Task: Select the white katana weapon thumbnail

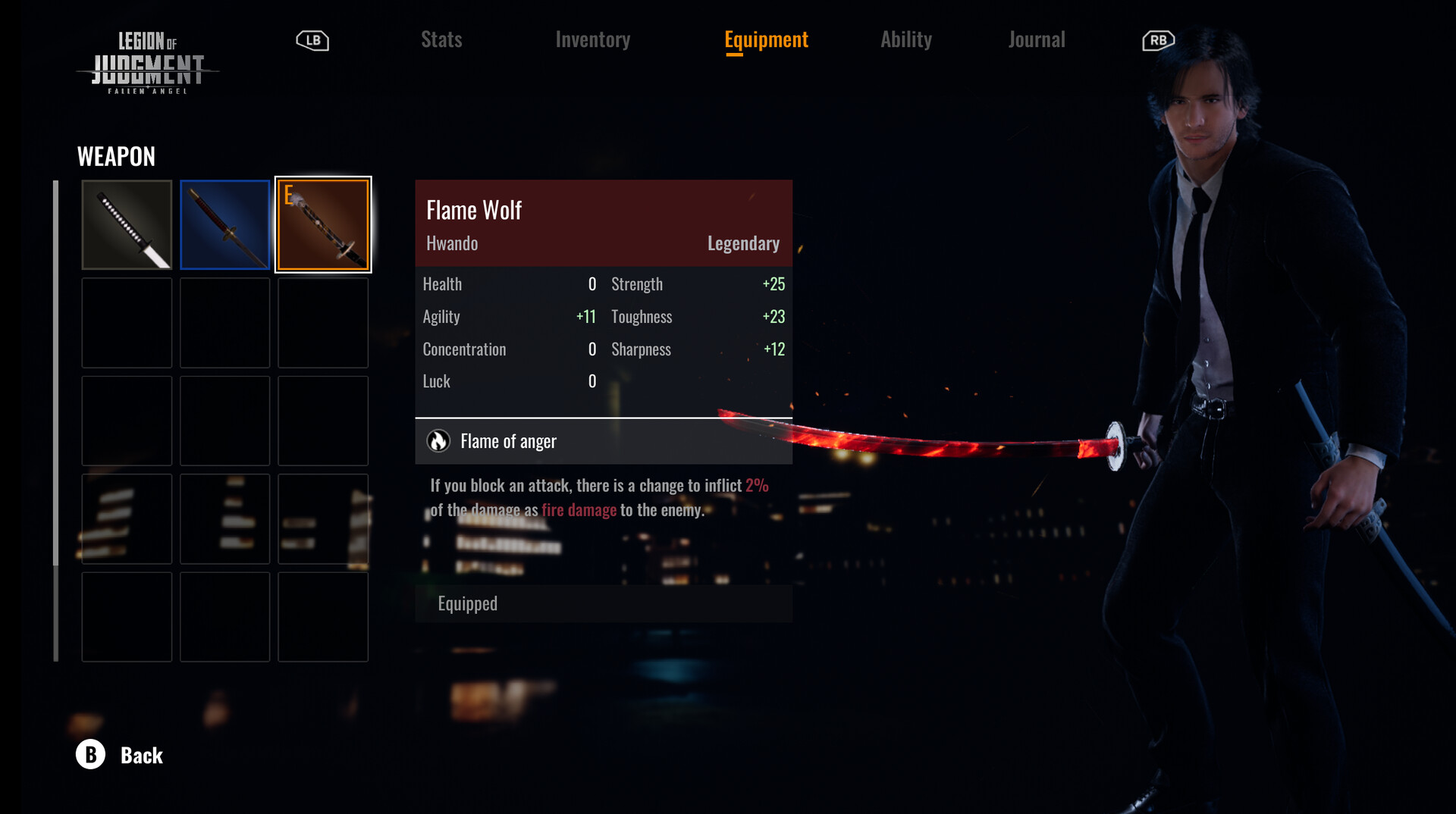Action: point(126,224)
